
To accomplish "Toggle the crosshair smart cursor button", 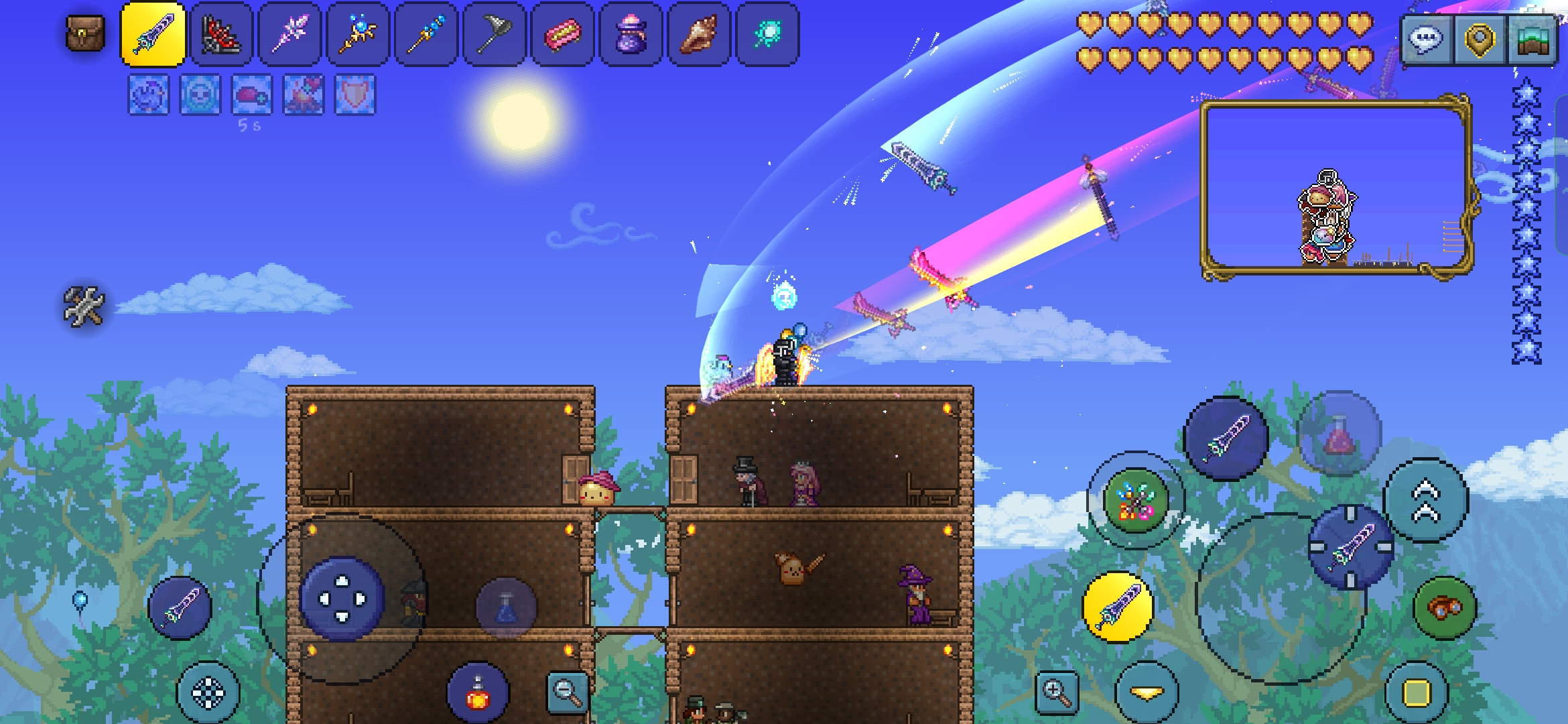I will 208,693.
